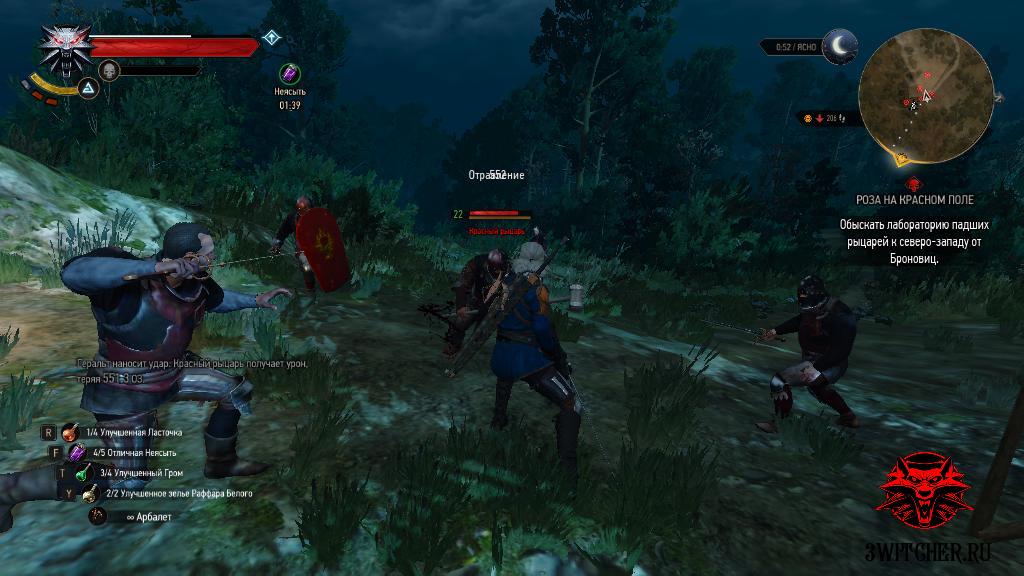The height and width of the screenshot is (576, 1024).
Task: Select the Aard sign icon
Action: tap(88, 89)
